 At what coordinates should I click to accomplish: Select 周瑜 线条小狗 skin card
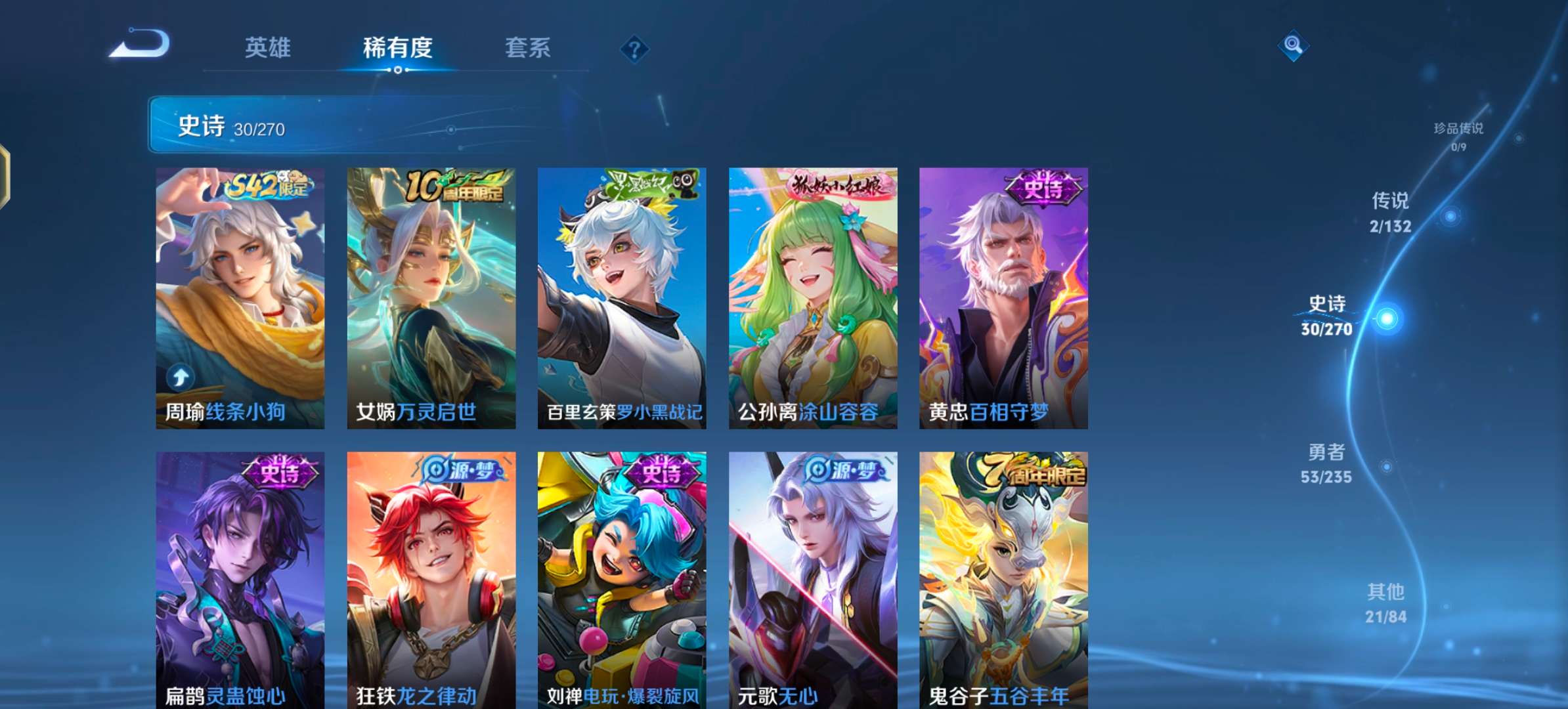tap(240, 298)
